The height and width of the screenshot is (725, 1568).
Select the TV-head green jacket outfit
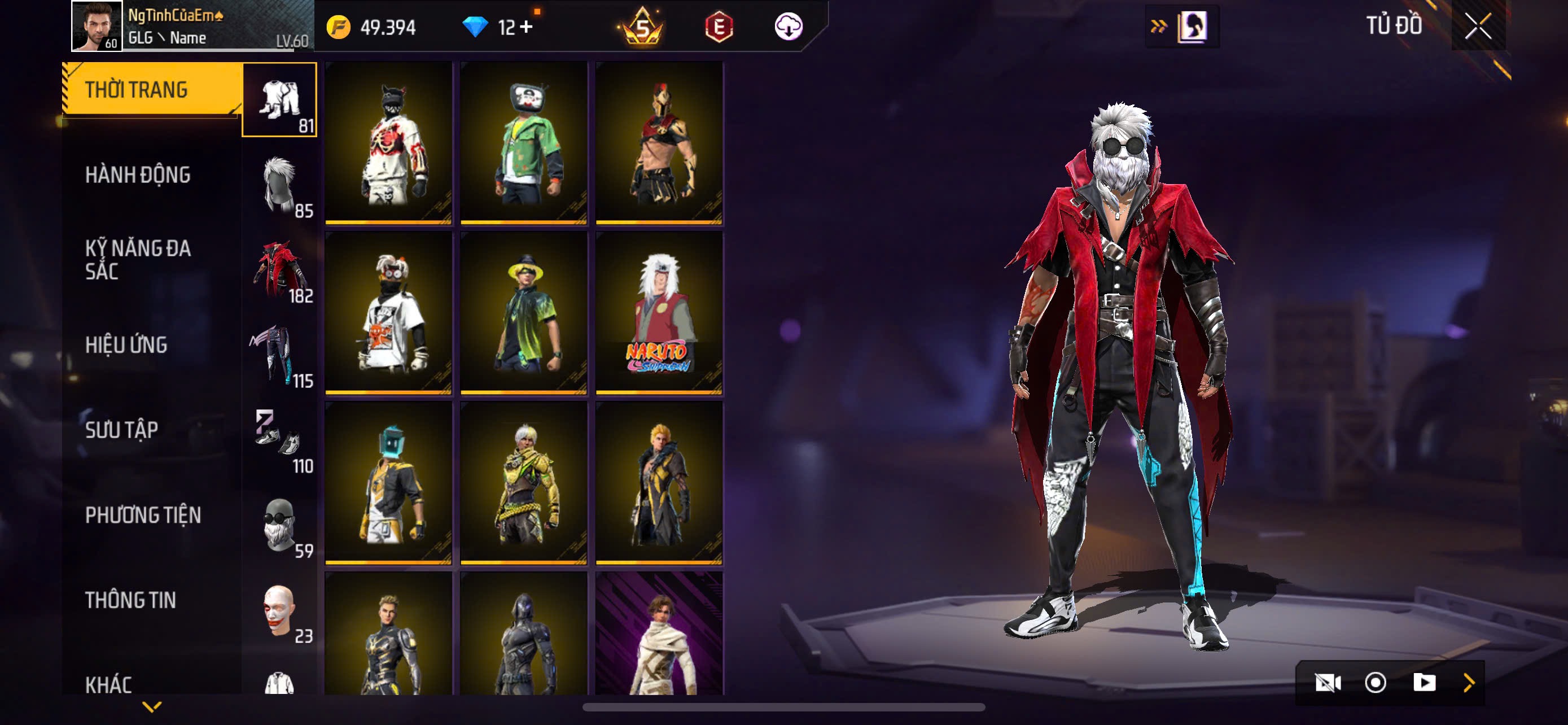[523, 143]
